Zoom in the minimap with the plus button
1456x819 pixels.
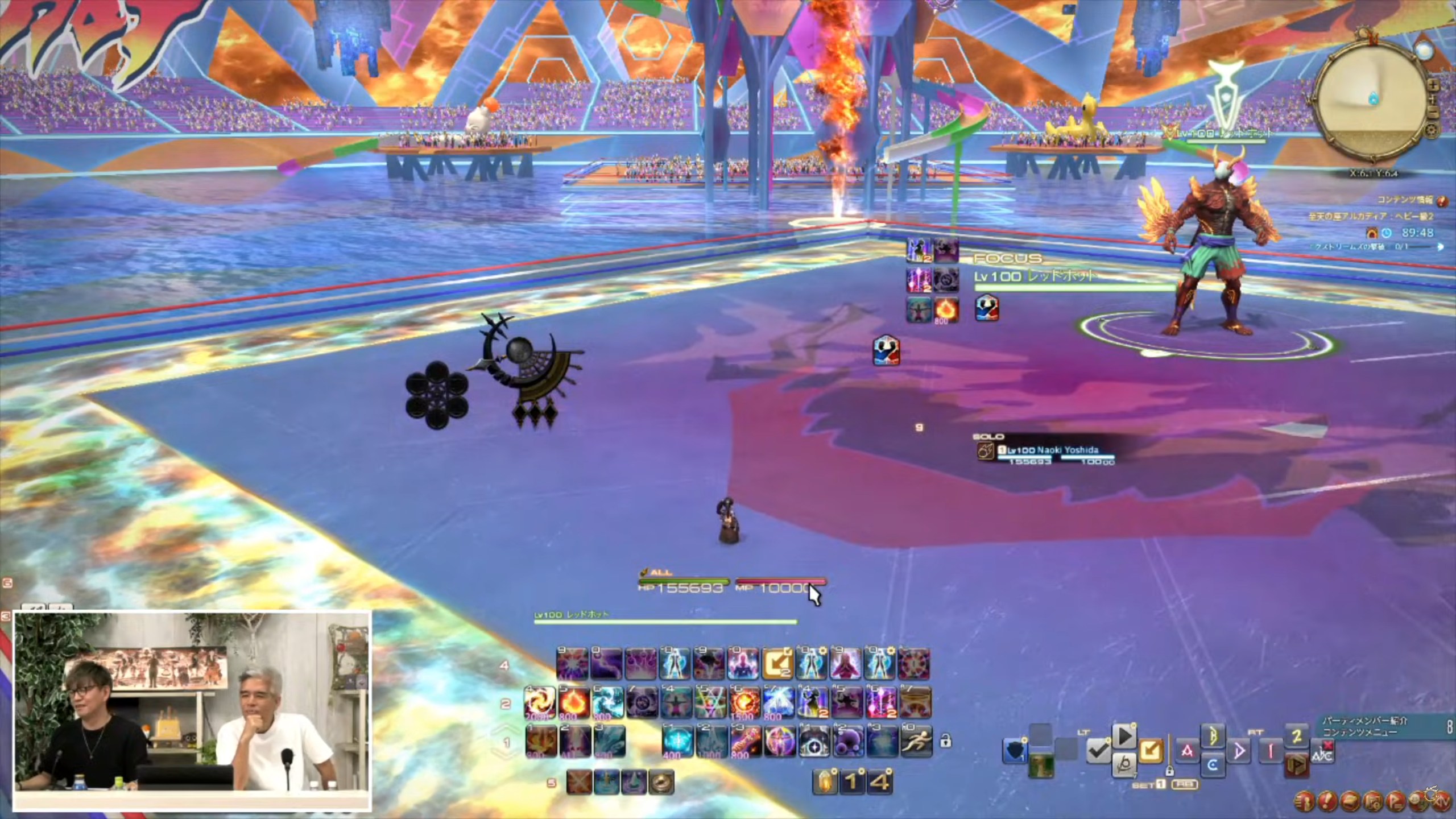(1433, 85)
